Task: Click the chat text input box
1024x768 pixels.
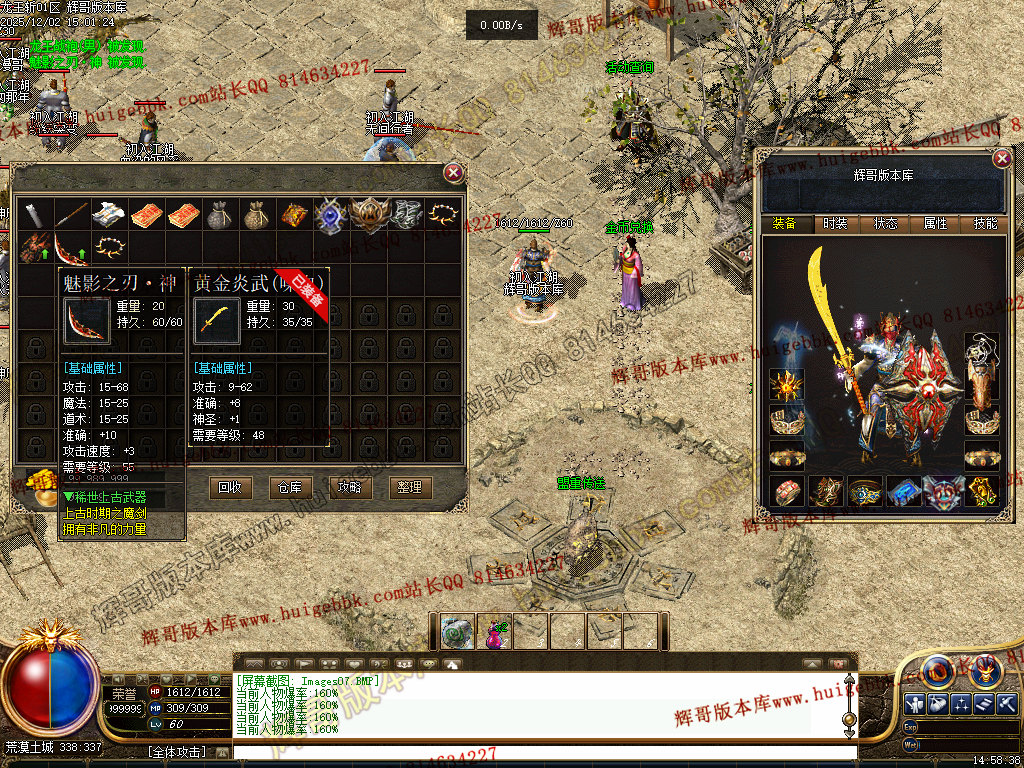Action: point(540,751)
